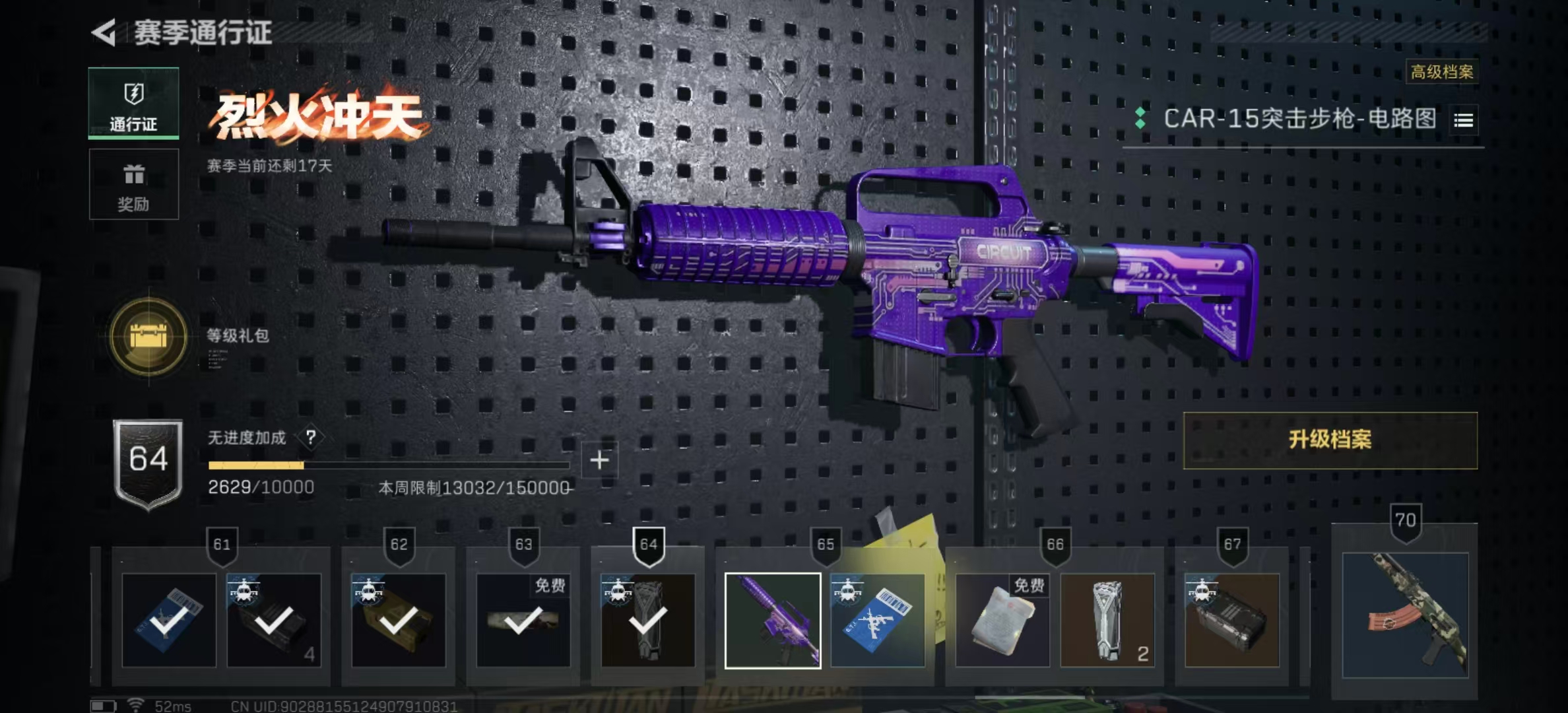The width and height of the screenshot is (1568, 713).
Task: Select the claimed gold crate at level 62
Action: coord(399,621)
